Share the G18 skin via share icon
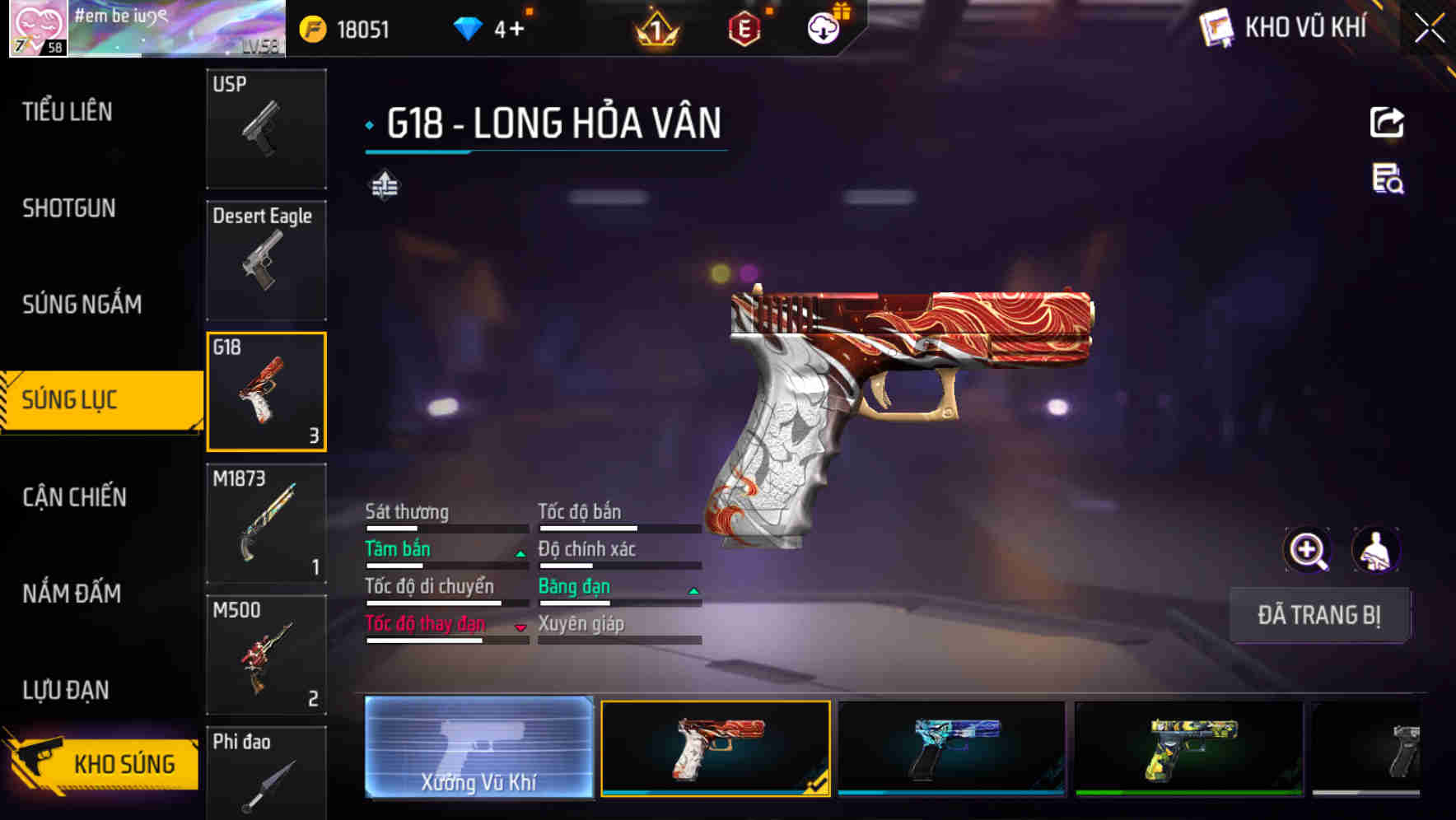The image size is (1456, 820). pos(1387,123)
